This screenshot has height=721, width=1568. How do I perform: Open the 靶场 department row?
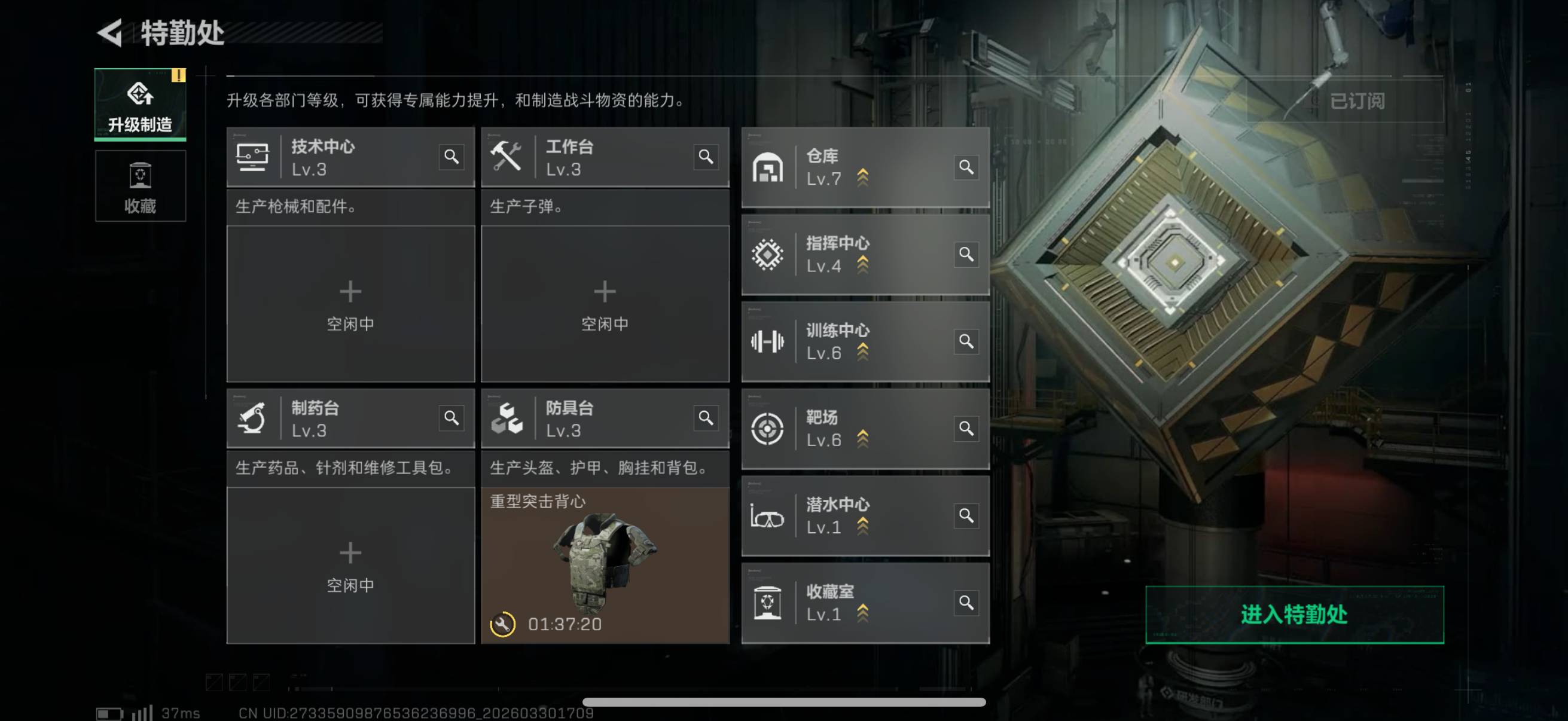852,428
